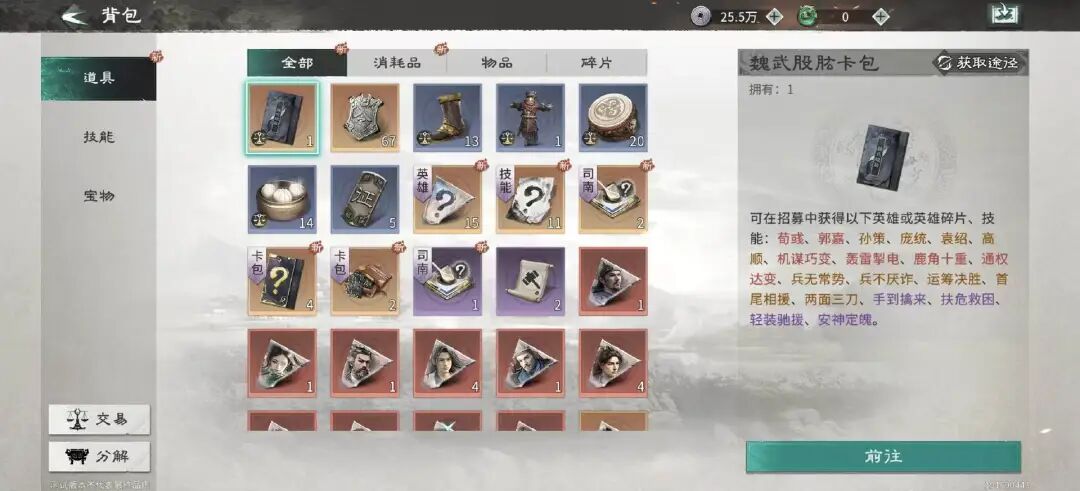Image resolution: width=1080 pixels, height=491 pixels.
Task: Click the 分解 button
Action: coord(100,456)
